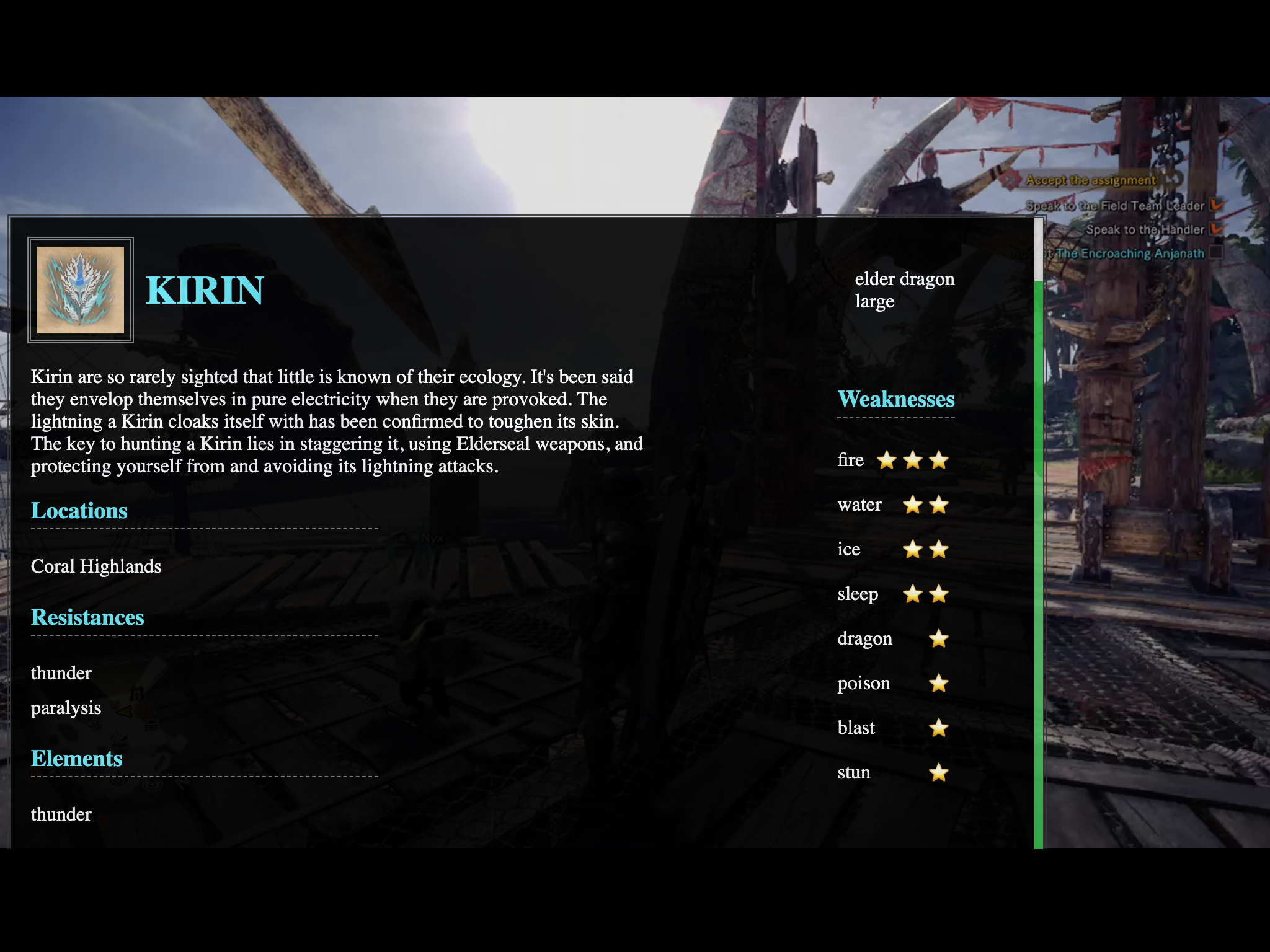Click the Kirin monster portrait icon
This screenshot has height=952, width=1270.
click(x=81, y=290)
